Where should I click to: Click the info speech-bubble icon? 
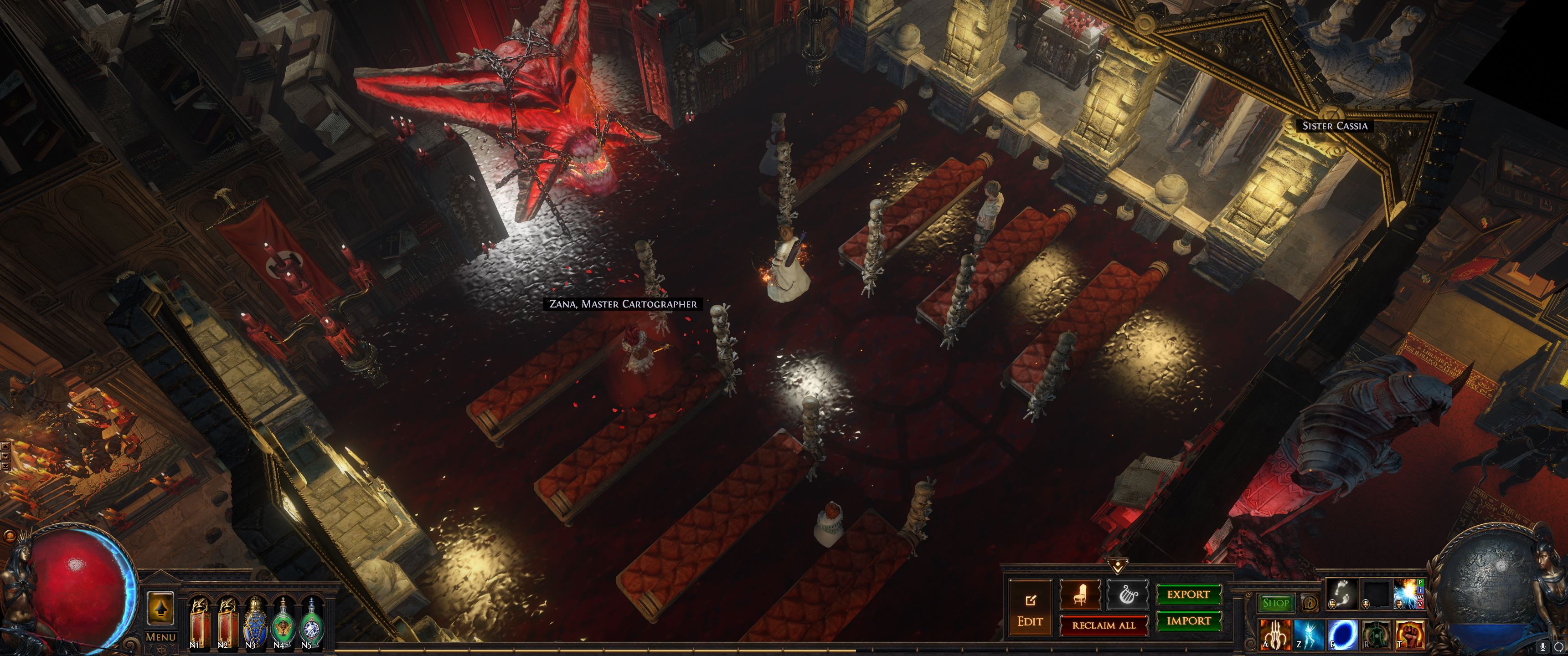pyautogui.click(x=1309, y=603)
